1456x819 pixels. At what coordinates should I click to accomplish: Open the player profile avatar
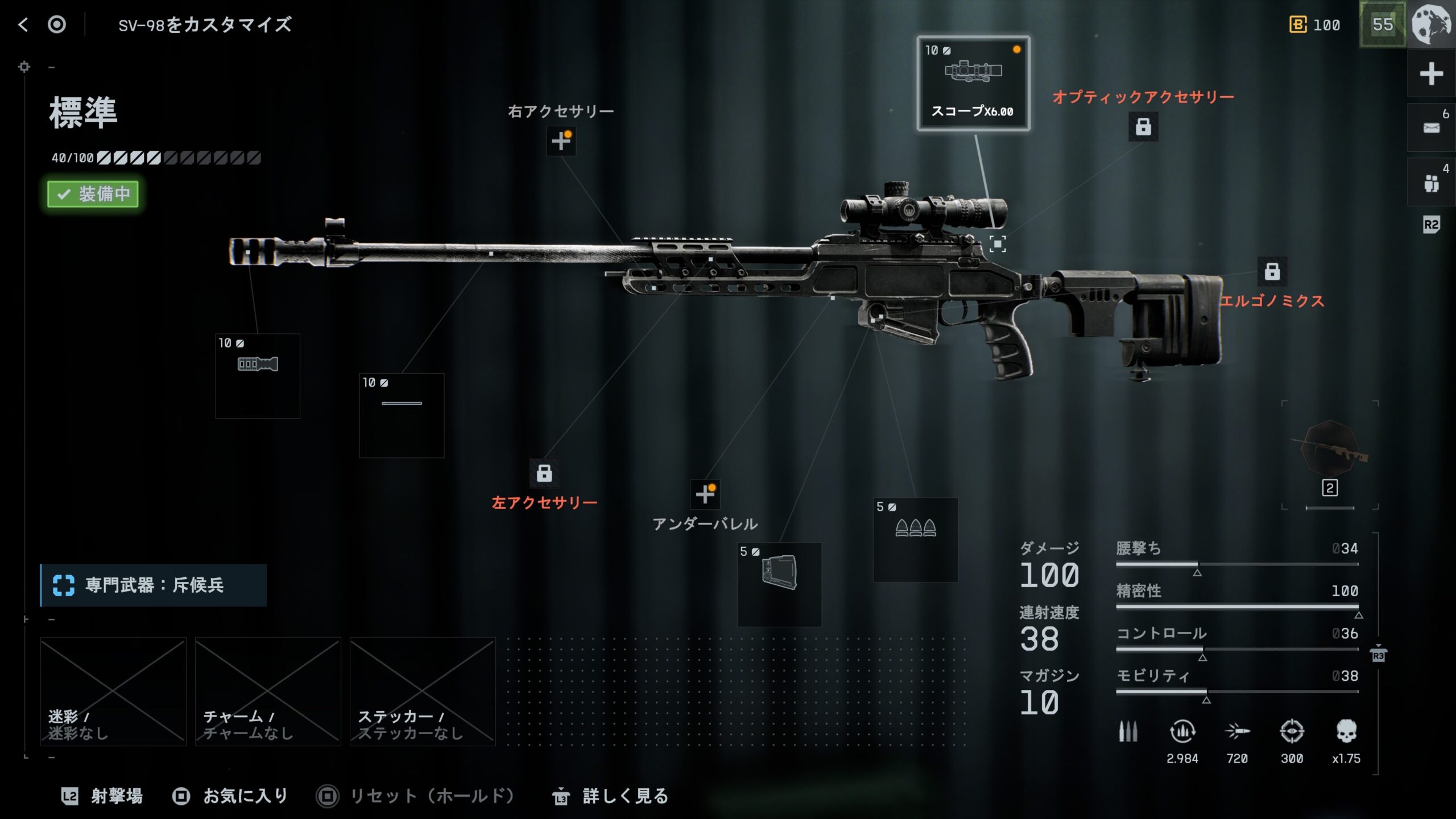point(1432,24)
